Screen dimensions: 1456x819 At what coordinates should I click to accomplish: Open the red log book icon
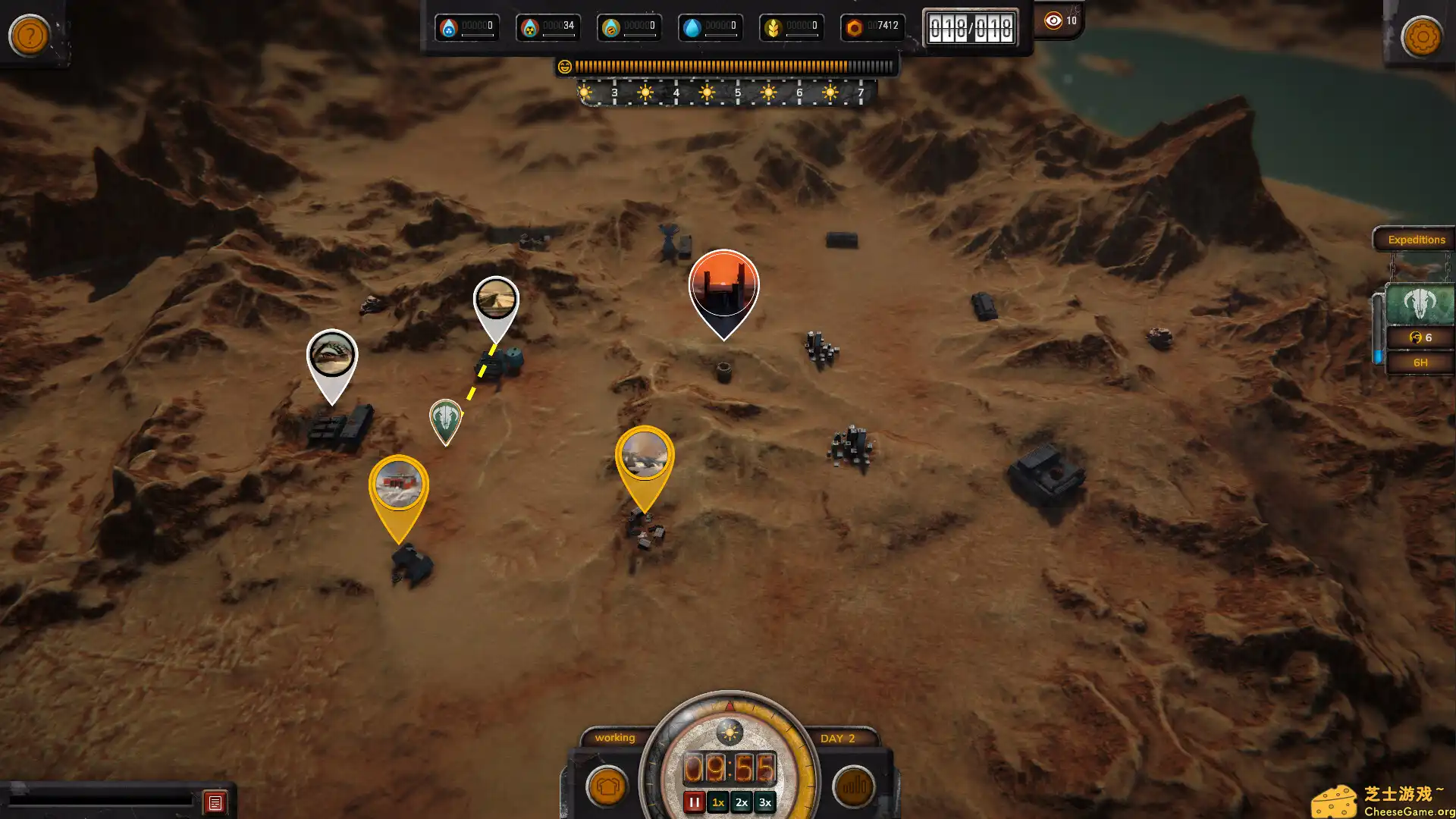coord(215,802)
